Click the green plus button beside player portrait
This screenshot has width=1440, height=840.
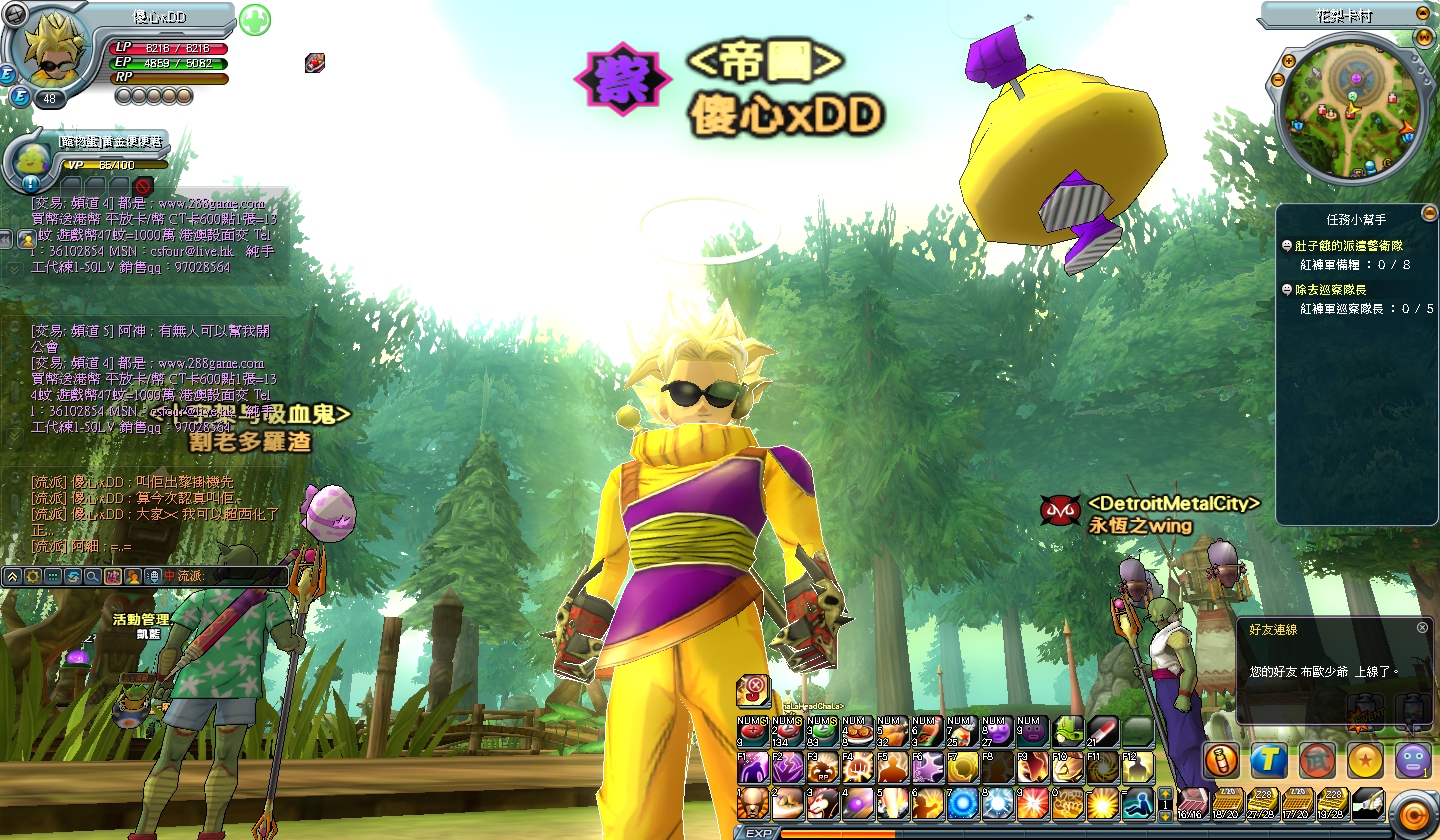point(255,19)
